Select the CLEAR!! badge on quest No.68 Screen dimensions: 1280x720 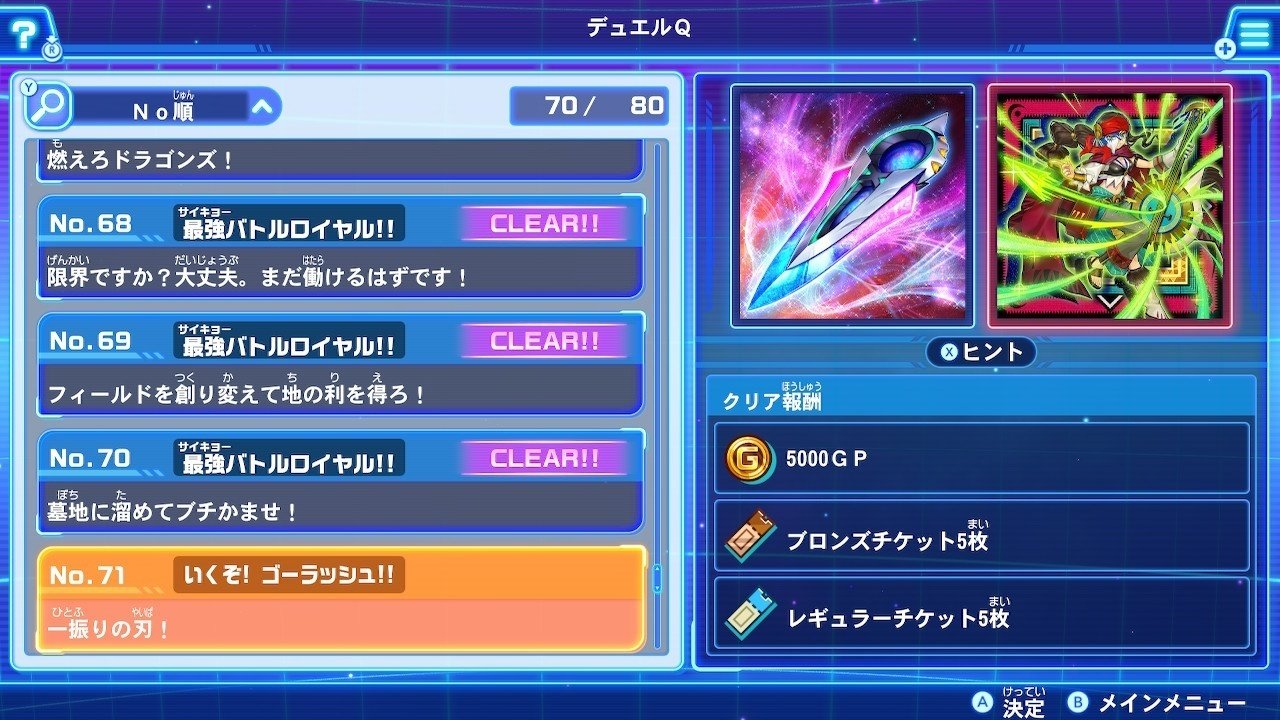(x=544, y=224)
